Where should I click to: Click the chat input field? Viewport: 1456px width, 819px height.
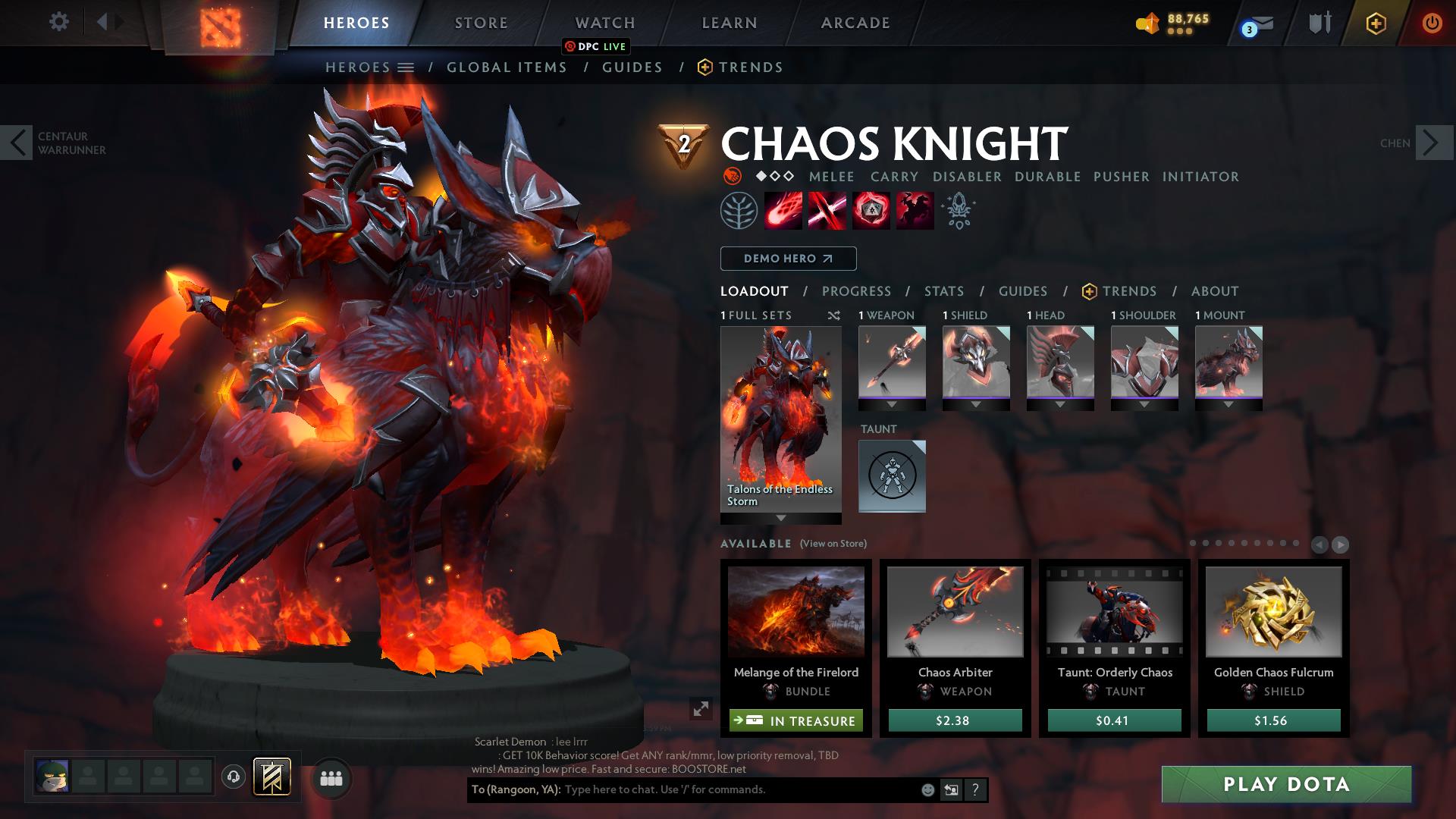click(x=720, y=789)
